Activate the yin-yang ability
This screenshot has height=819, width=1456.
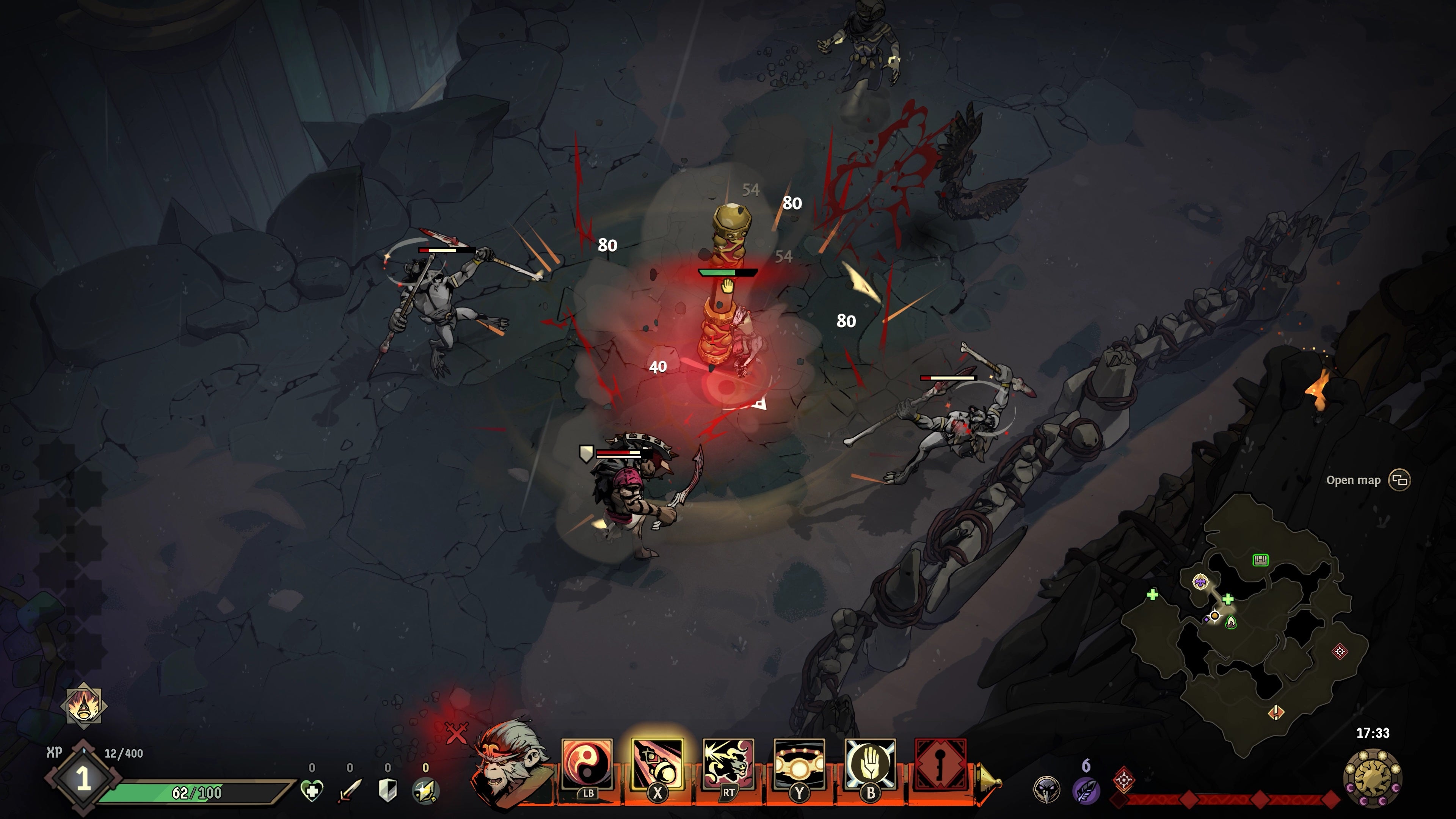[x=587, y=764]
